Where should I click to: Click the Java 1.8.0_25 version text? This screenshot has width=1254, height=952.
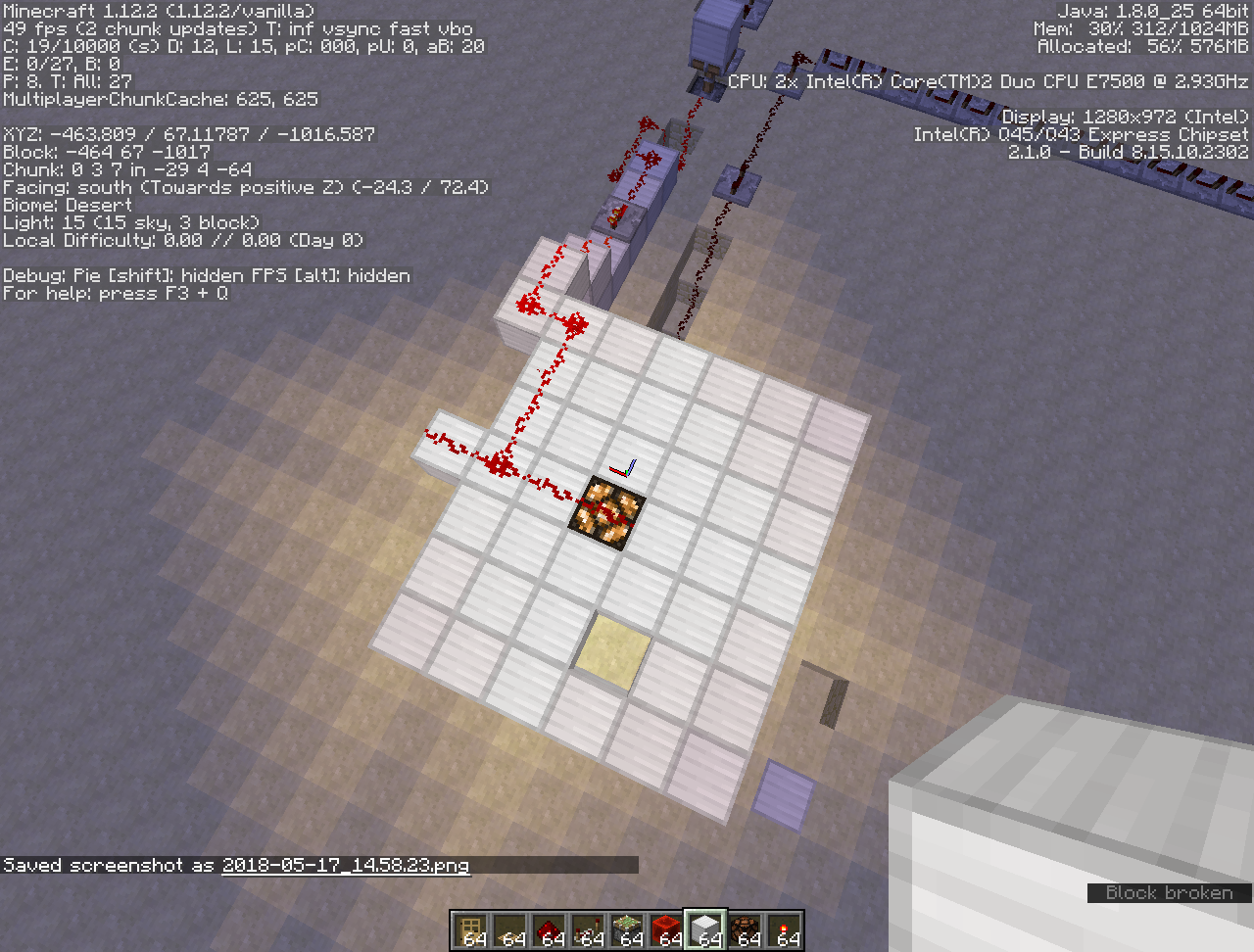[1153, 10]
